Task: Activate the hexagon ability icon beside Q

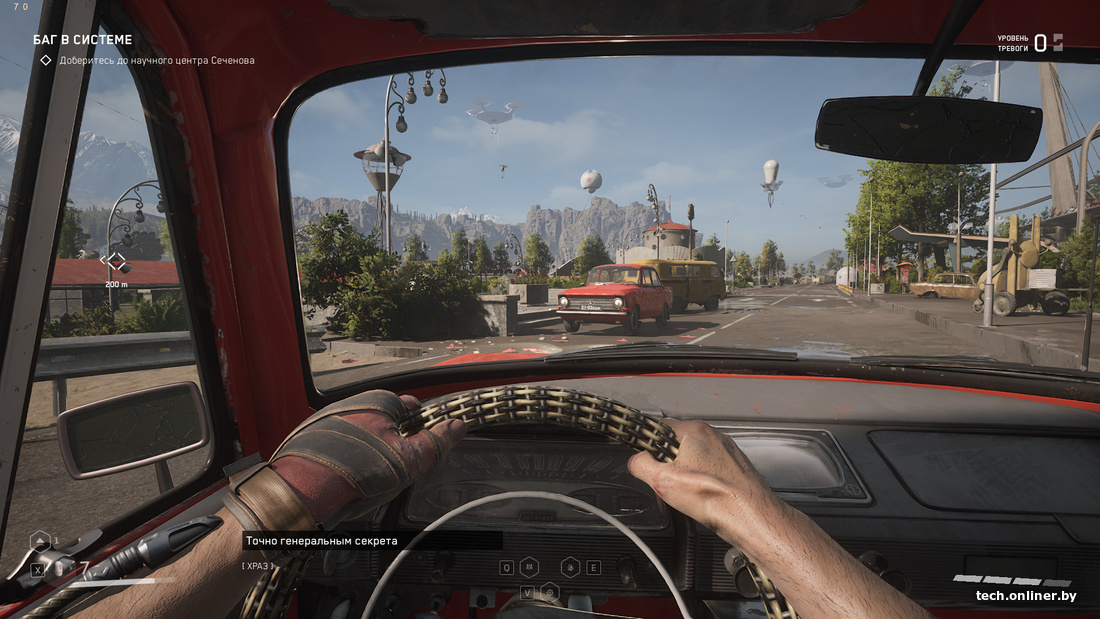Action: (529, 567)
